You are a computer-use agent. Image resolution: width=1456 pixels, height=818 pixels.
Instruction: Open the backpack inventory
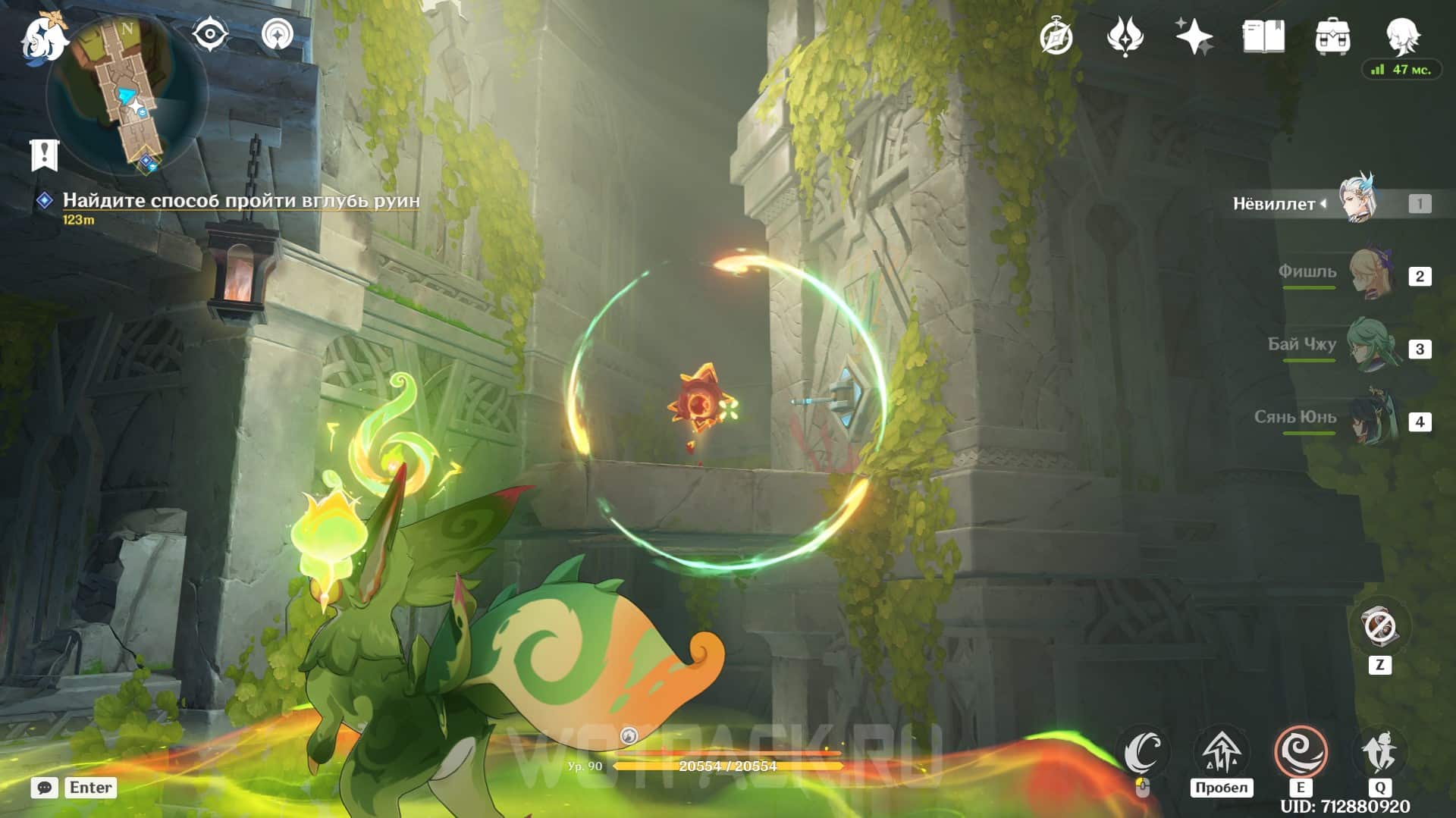tap(1332, 36)
